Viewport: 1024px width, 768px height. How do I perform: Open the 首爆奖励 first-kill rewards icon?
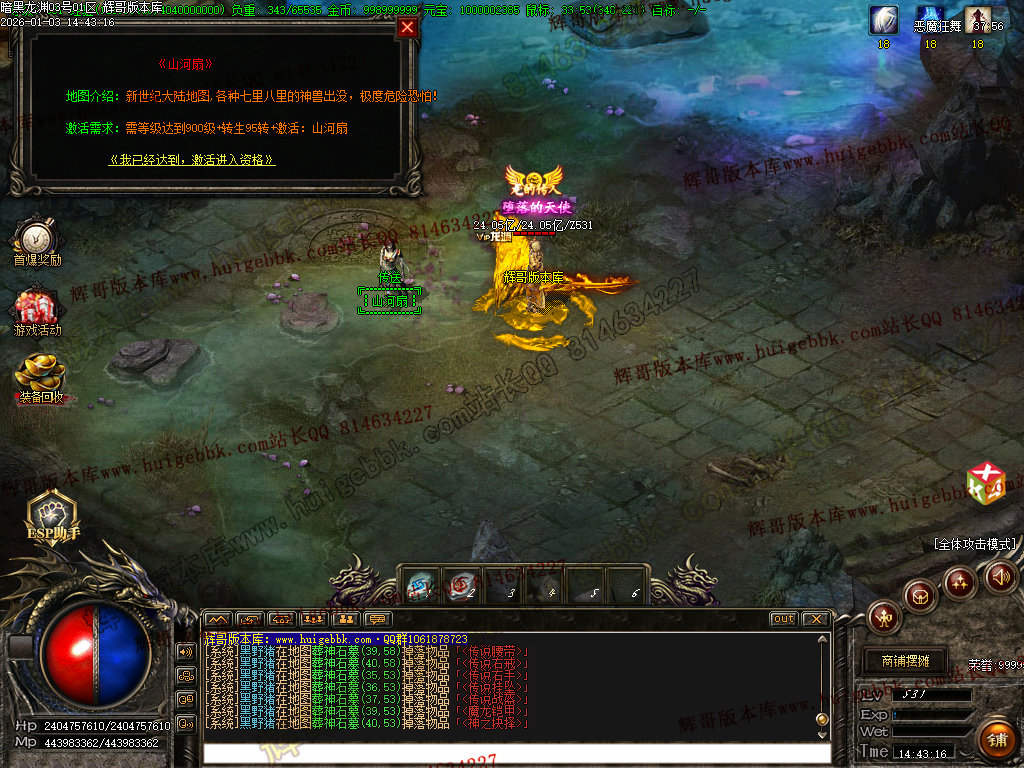click(x=37, y=239)
